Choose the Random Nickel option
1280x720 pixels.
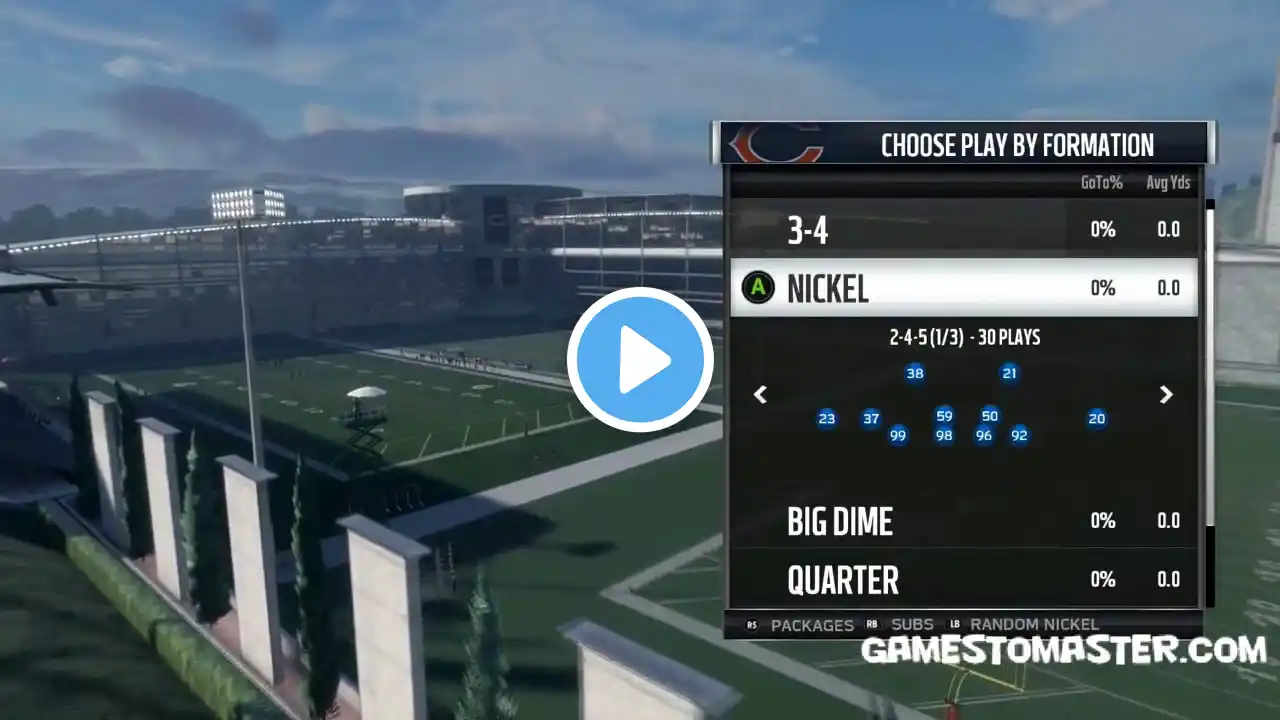(1034, 625)
